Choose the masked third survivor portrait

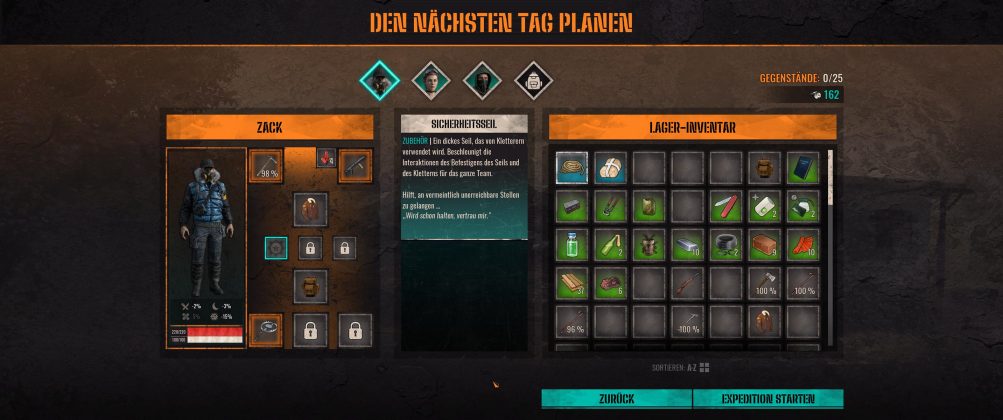click(x=480, y=78)
